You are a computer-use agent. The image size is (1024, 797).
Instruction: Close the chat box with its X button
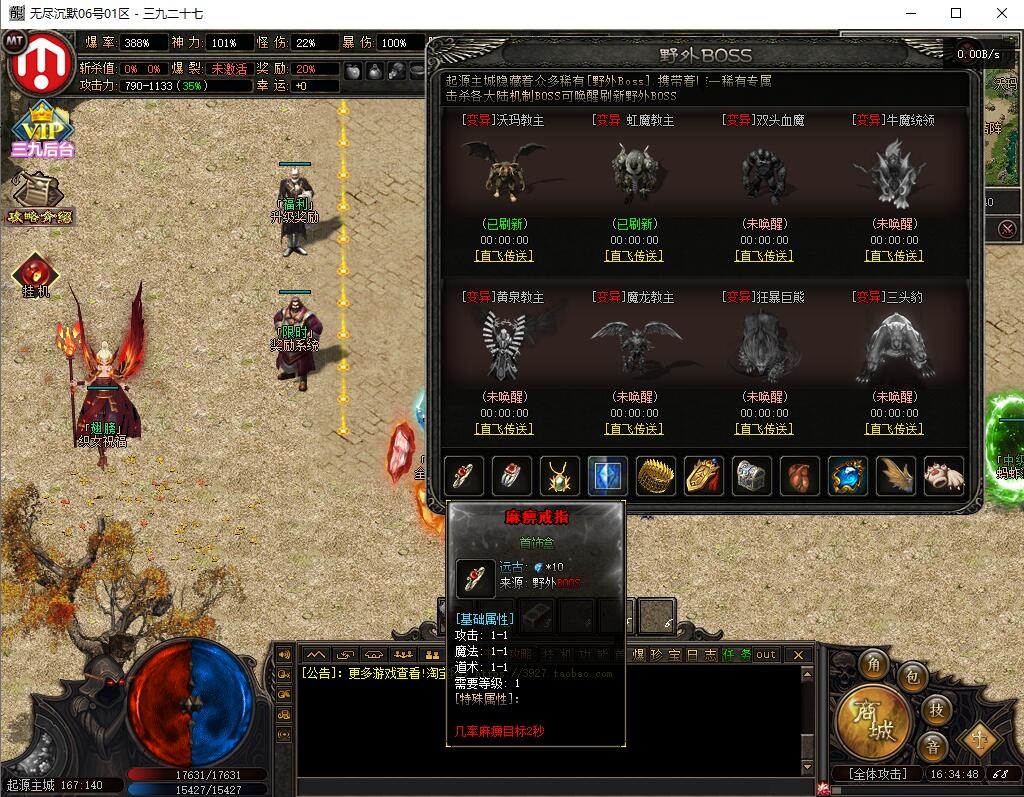pos(798,655)
